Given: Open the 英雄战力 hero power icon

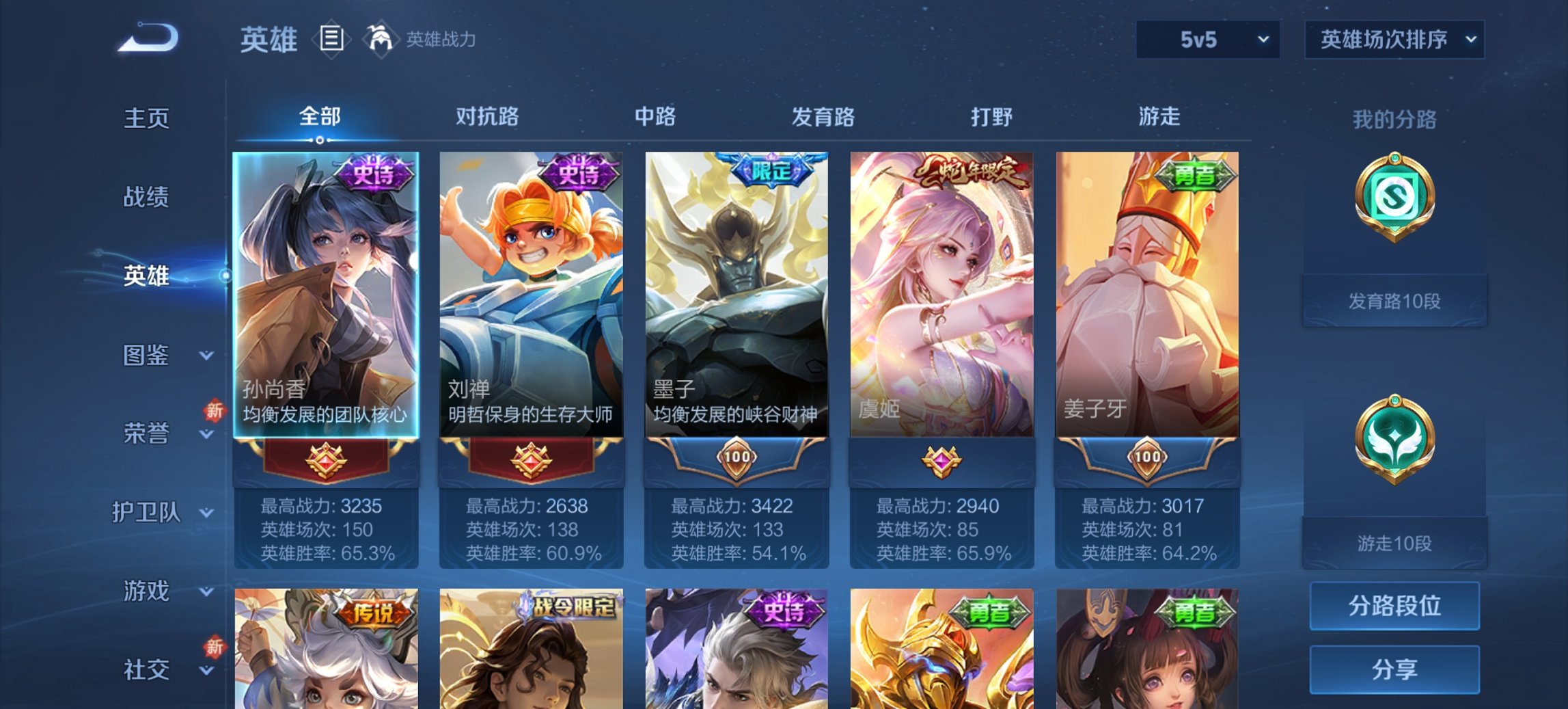Looking at the screenshot, I should 381,39.
